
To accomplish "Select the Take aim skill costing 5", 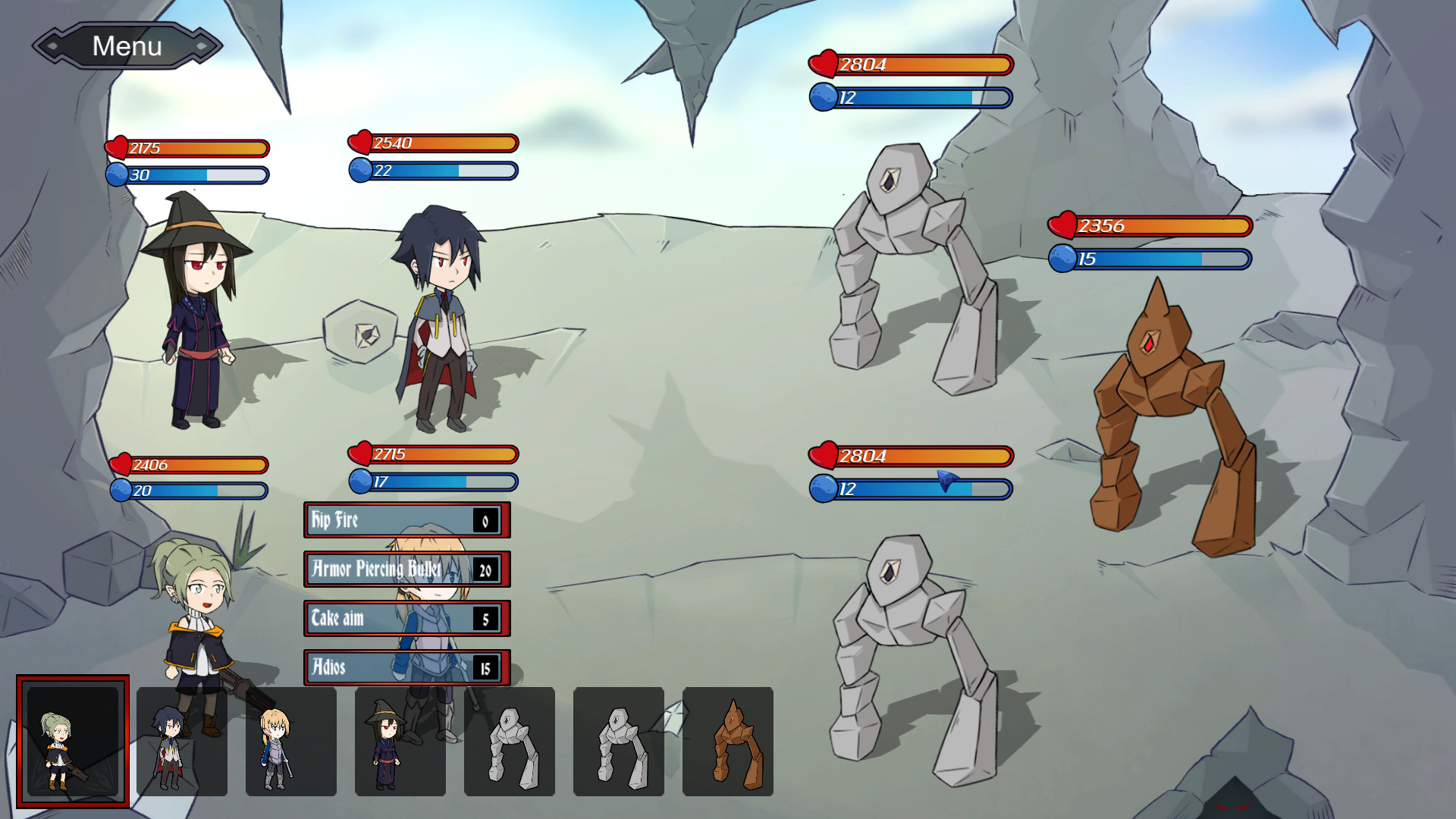I will tap(406, 619).
